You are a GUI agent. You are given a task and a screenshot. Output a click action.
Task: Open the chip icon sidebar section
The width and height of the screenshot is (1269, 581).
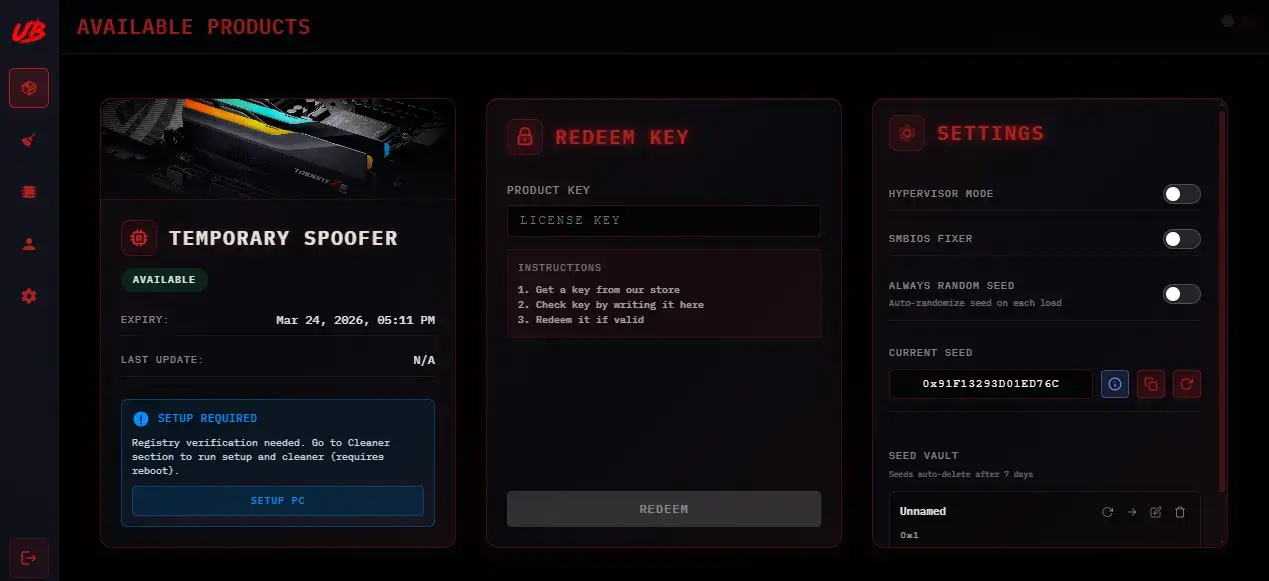click(29, 192)
